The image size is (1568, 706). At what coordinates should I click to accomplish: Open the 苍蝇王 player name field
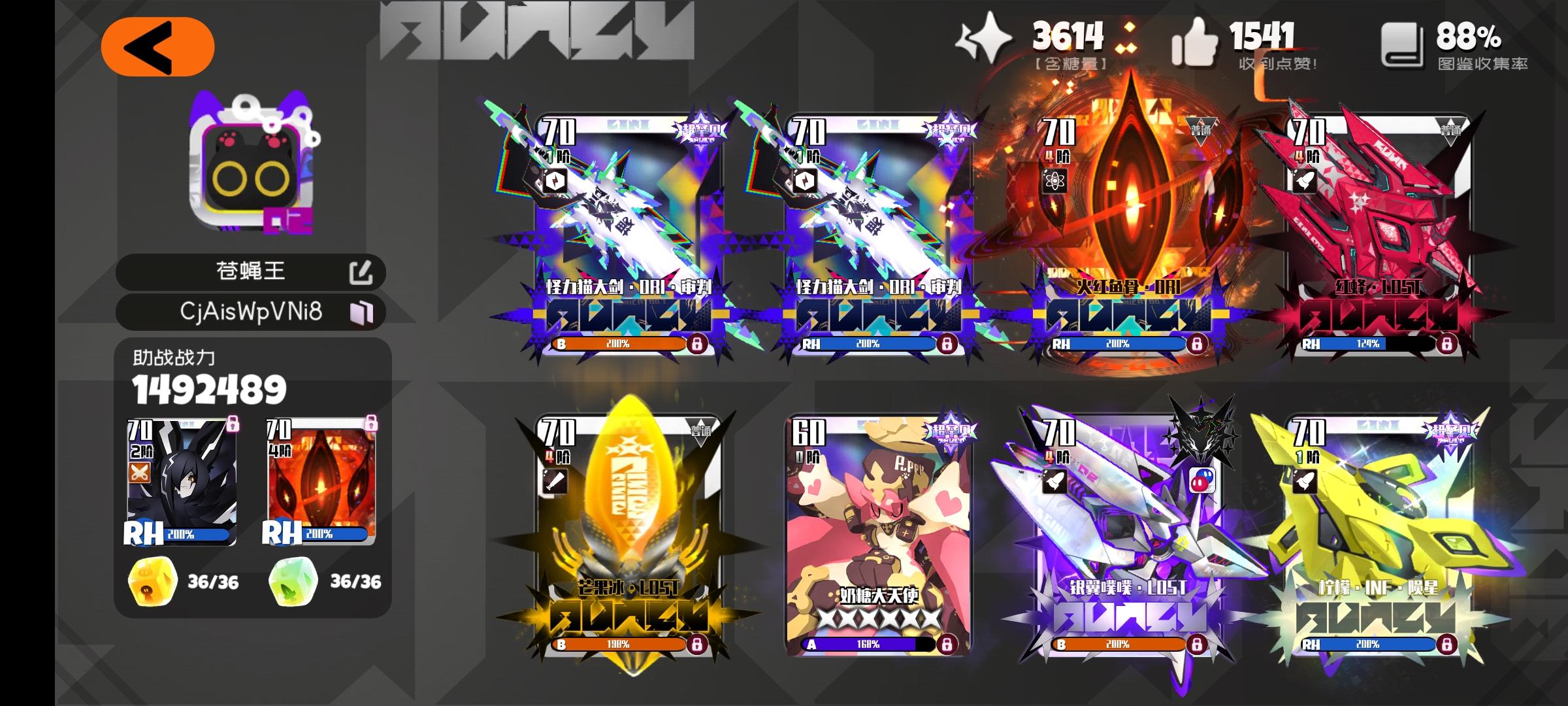tap(248, 270)
